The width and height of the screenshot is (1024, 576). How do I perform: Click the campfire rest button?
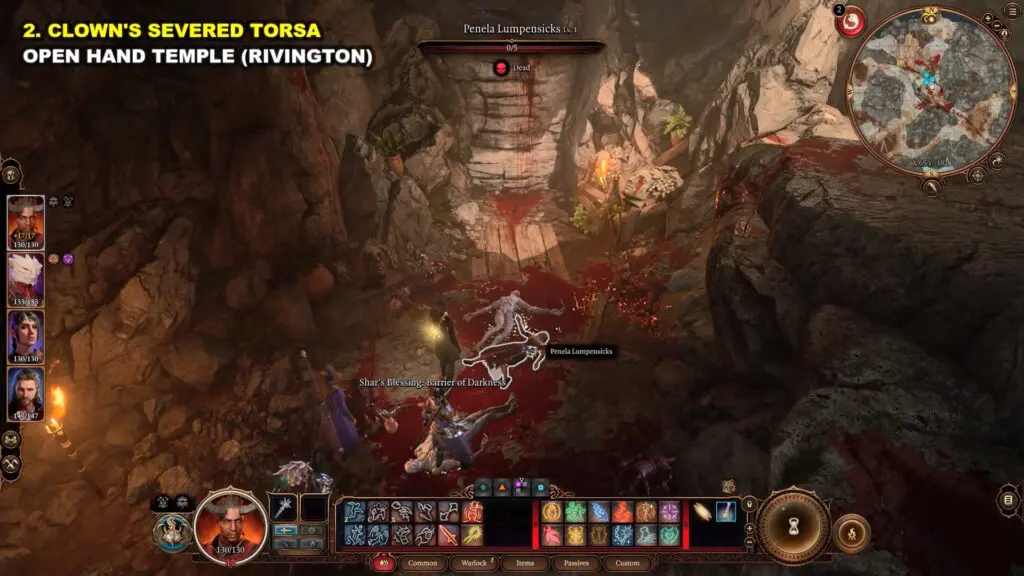pyautogui.click(x=851, y=533)
